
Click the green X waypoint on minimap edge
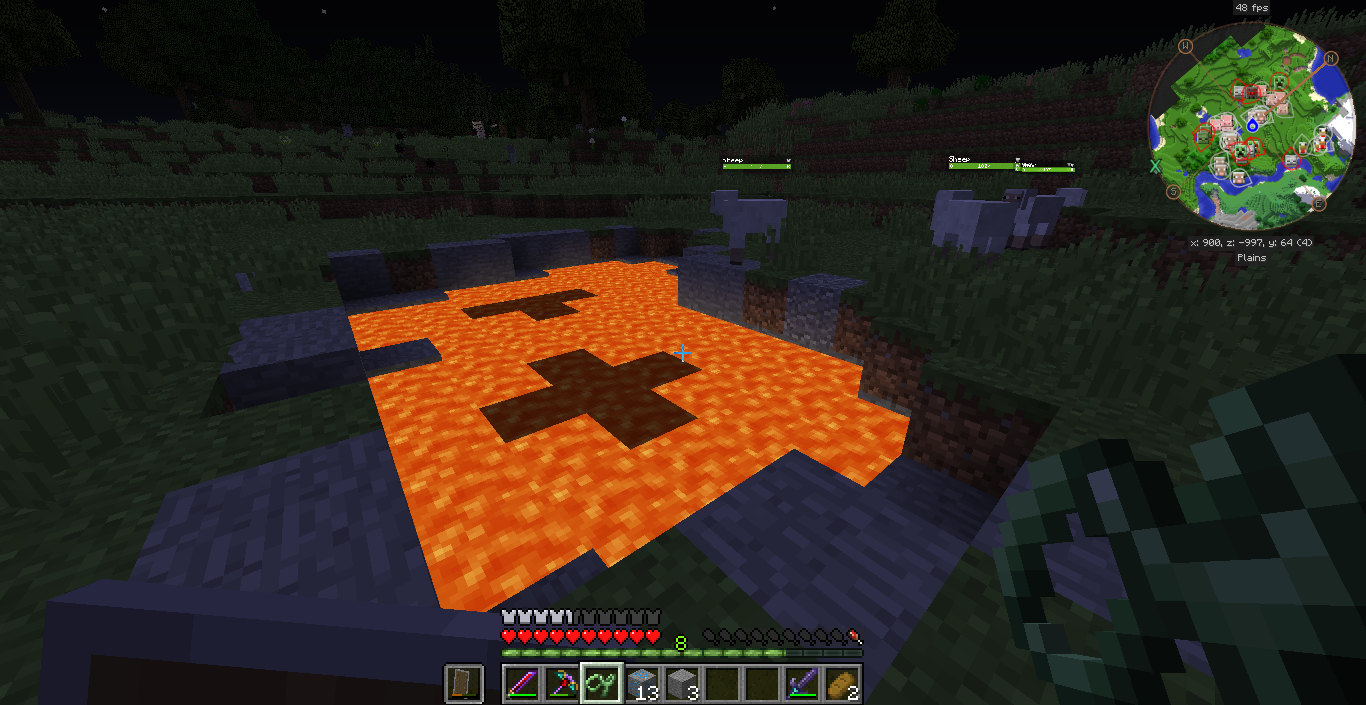pyautogui.click(x=1155, y=166)
